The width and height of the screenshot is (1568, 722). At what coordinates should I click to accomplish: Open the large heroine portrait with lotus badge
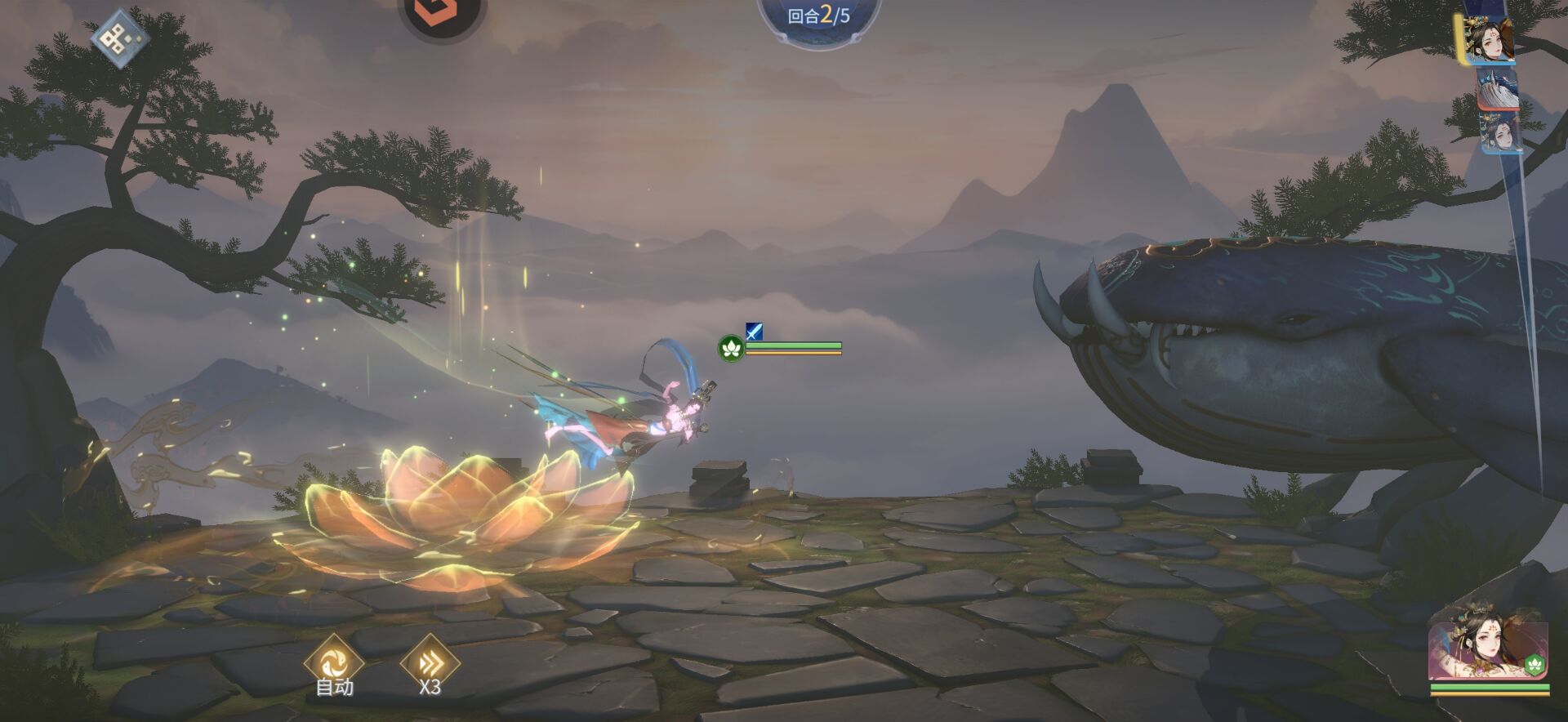coord(1488,651)
